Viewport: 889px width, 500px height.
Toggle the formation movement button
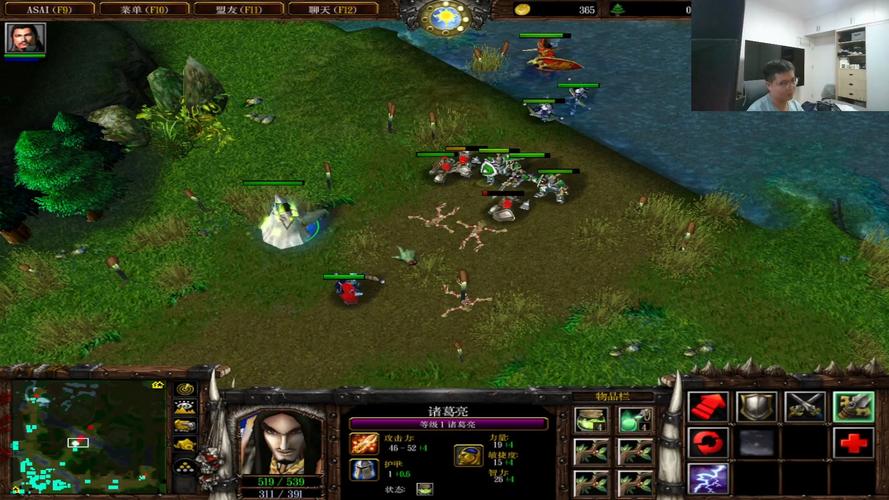click(185, 465)
